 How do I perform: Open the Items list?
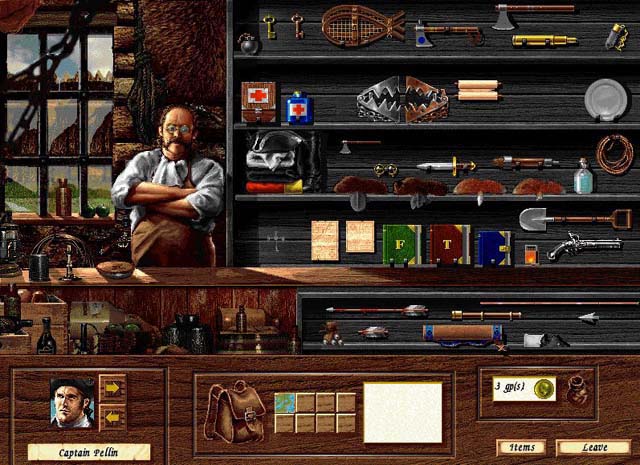pyautogui.click(x=521, y=448)
